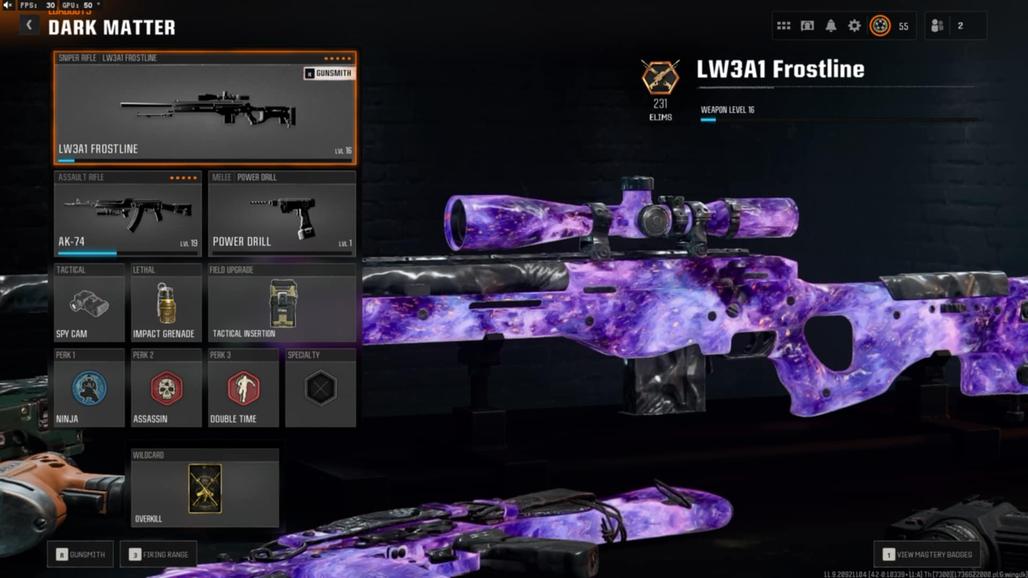Image resolution: width=1028 pixels, height=578 pixels.
Task: Open the settings gear icon
Action: (x=854, y=26)
